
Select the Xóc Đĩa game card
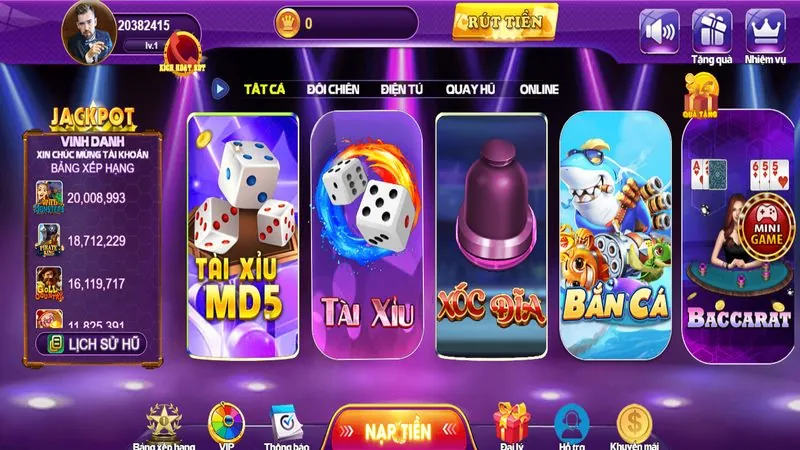coord(490,235)
